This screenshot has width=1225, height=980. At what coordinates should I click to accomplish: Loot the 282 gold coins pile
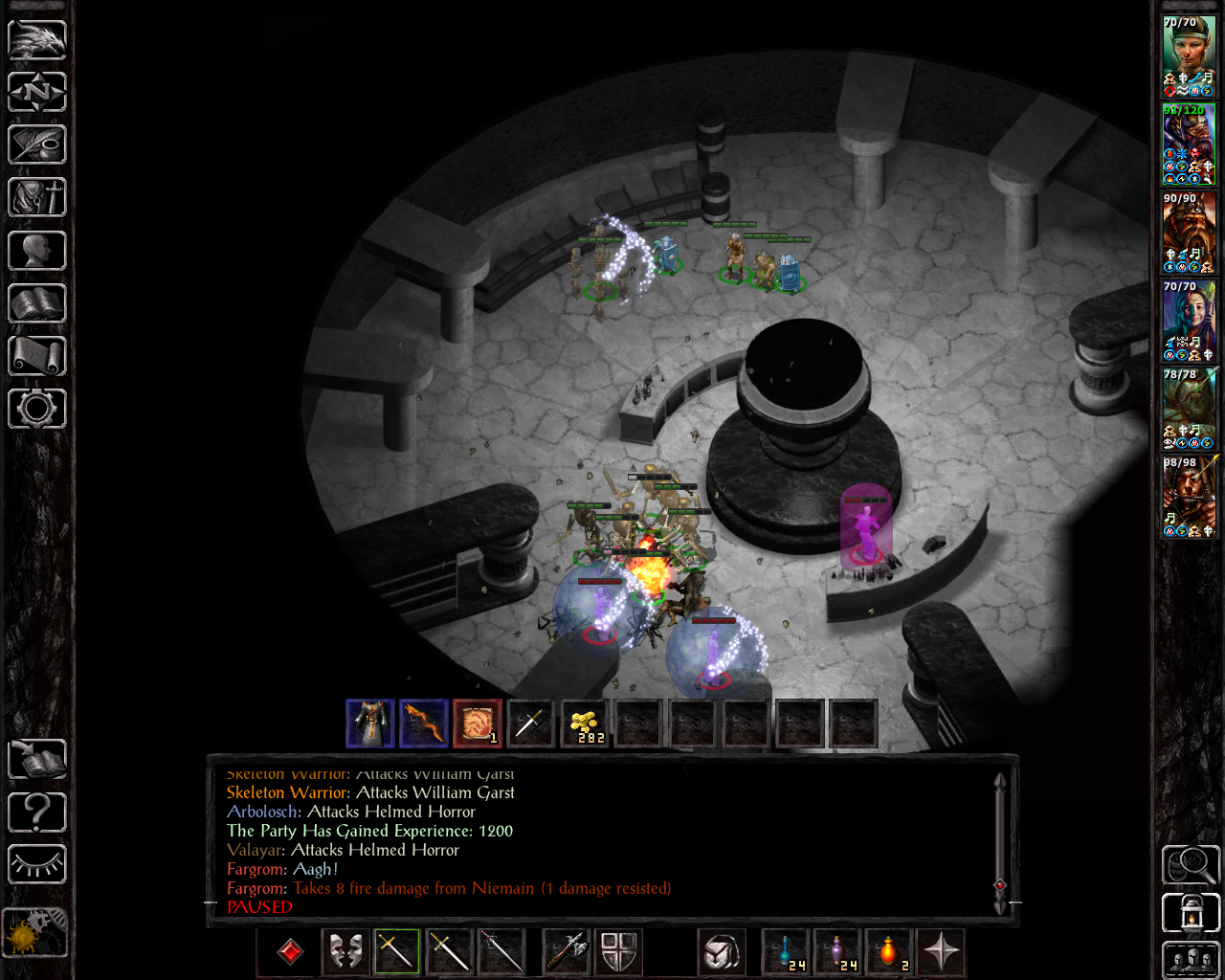tap(585, 724)
